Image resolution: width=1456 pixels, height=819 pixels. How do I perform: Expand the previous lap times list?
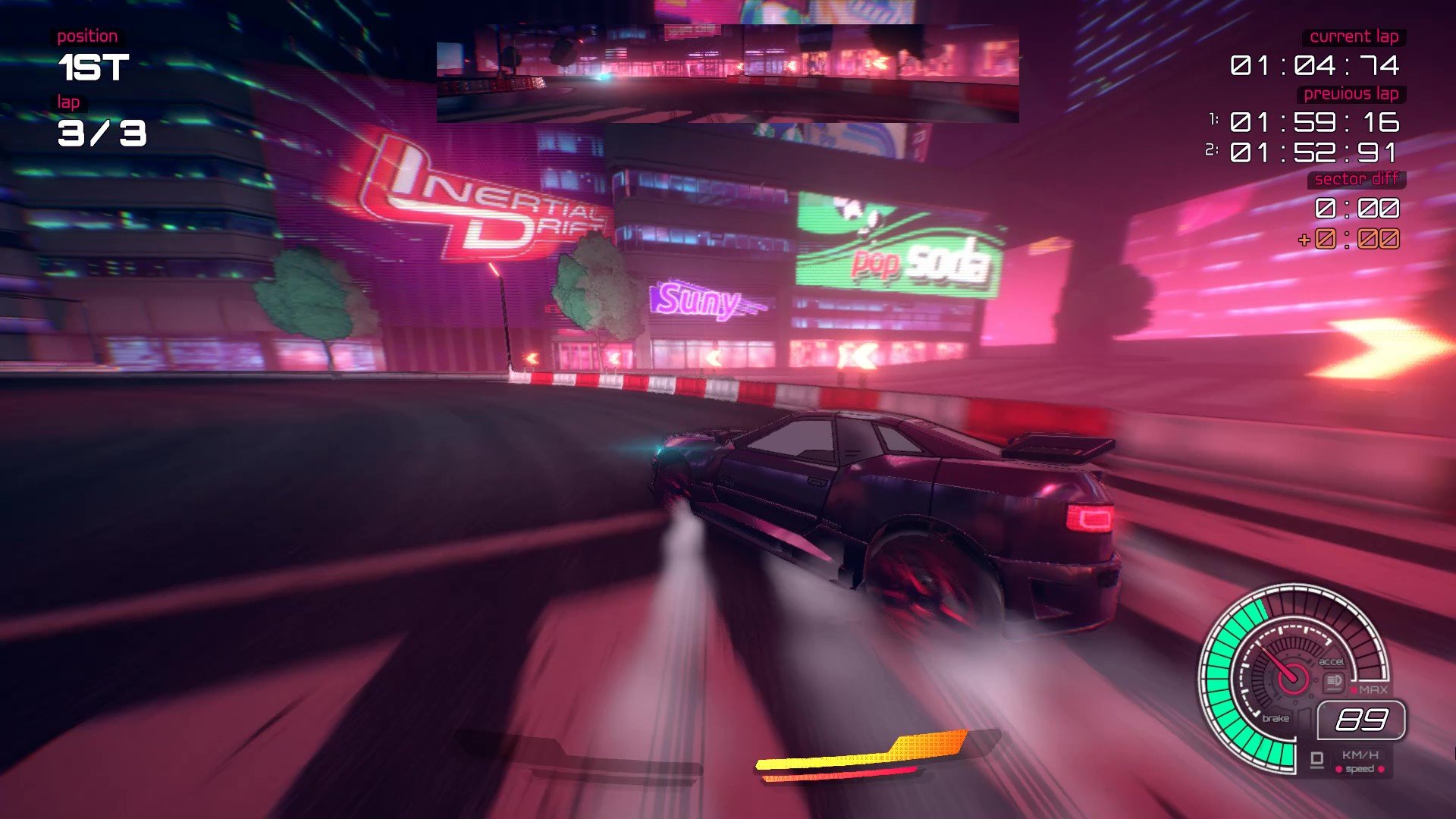(x=1351, y=95)
